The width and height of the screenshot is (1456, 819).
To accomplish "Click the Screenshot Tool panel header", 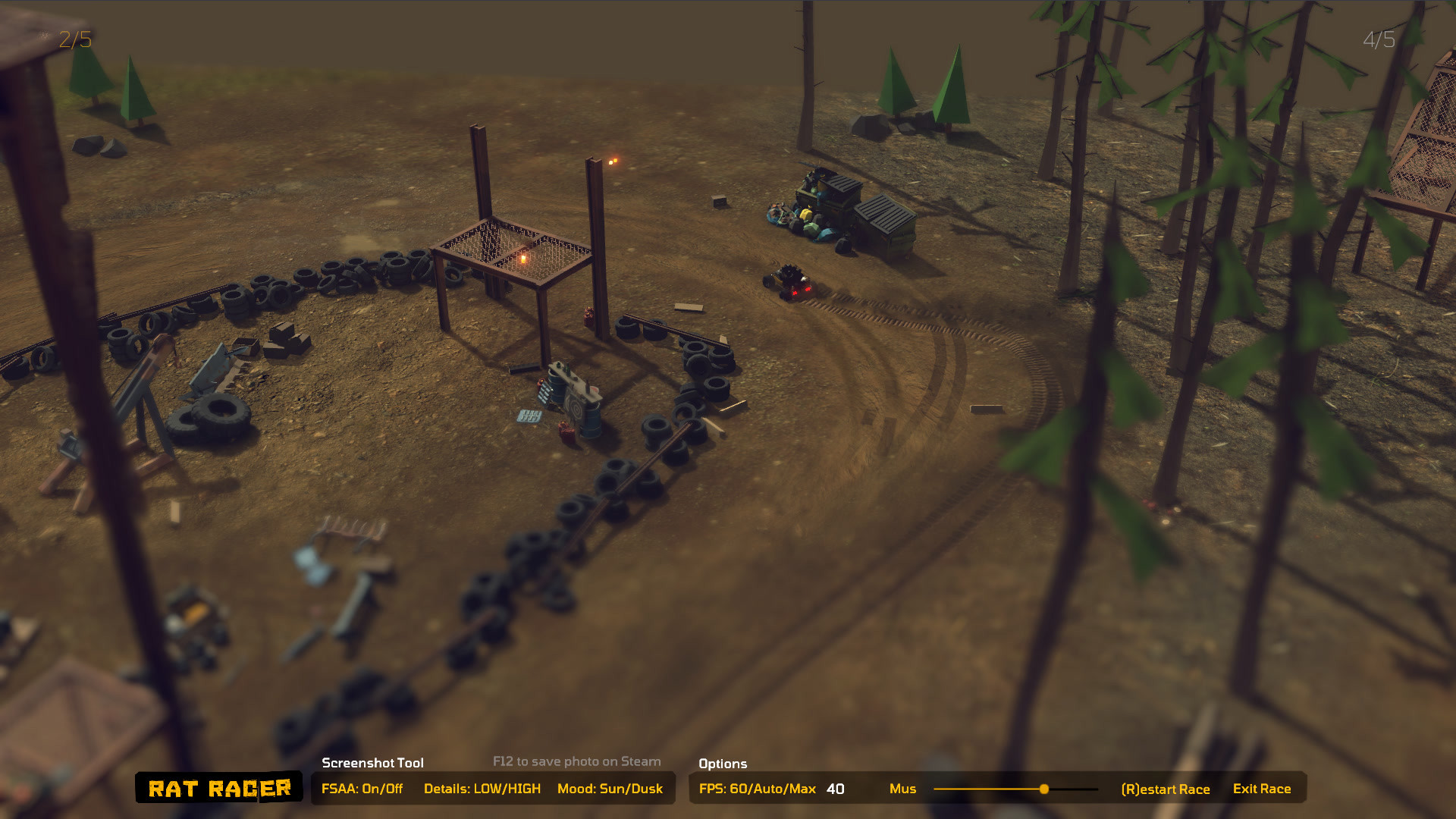I will coord(373,763).
